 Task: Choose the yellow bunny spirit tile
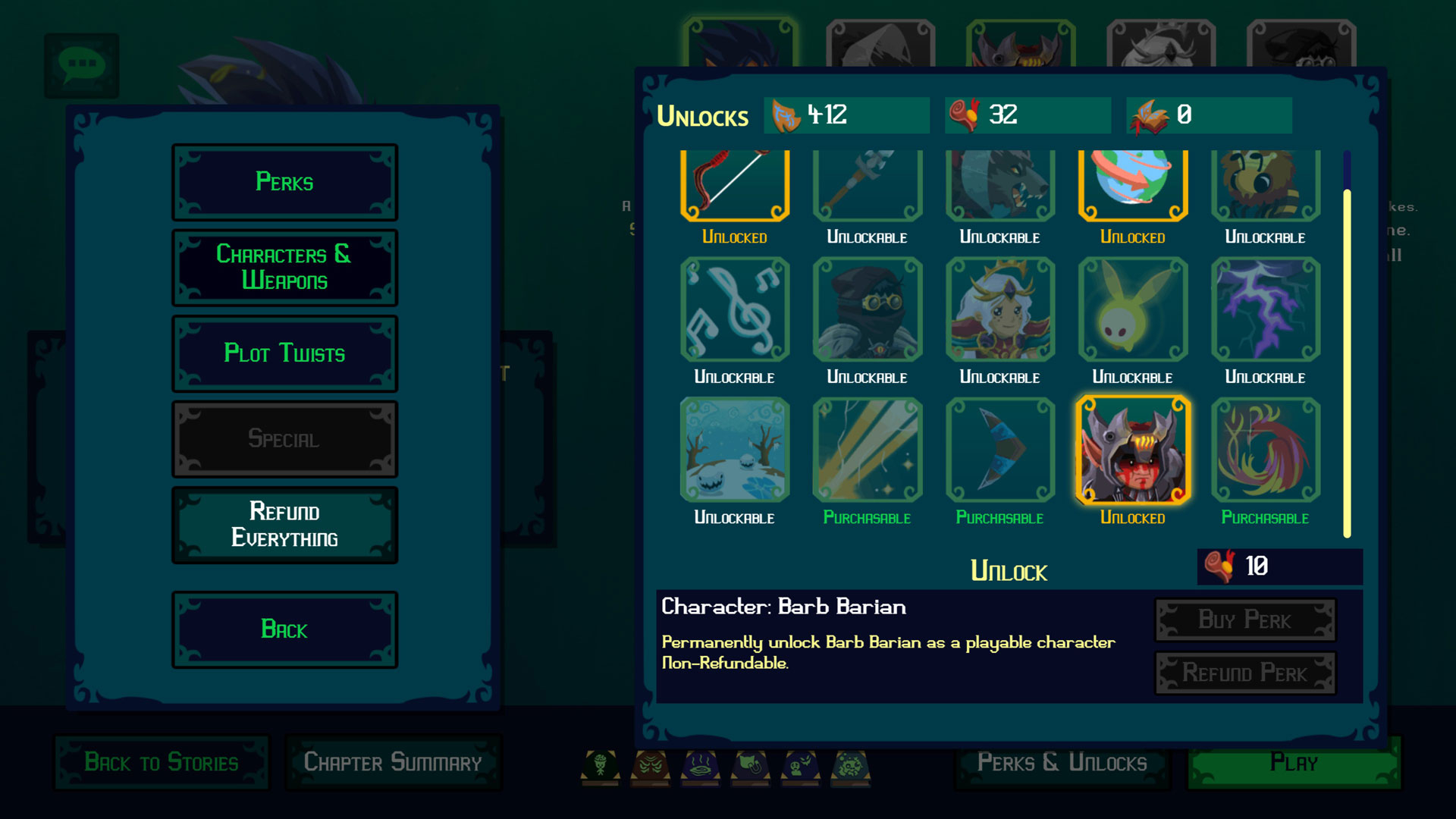(1132, 309)
